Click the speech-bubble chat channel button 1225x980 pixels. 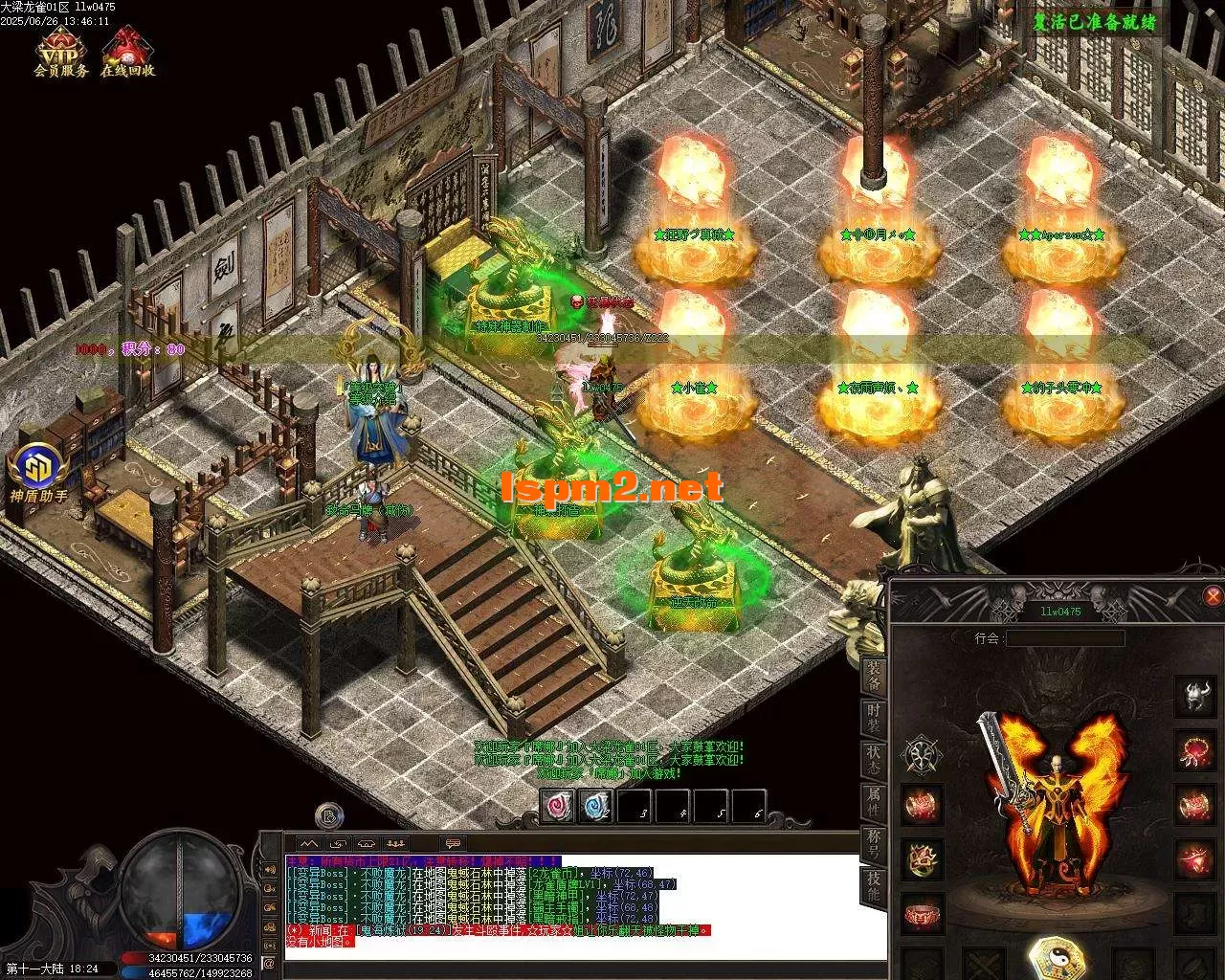click(454, 843)
